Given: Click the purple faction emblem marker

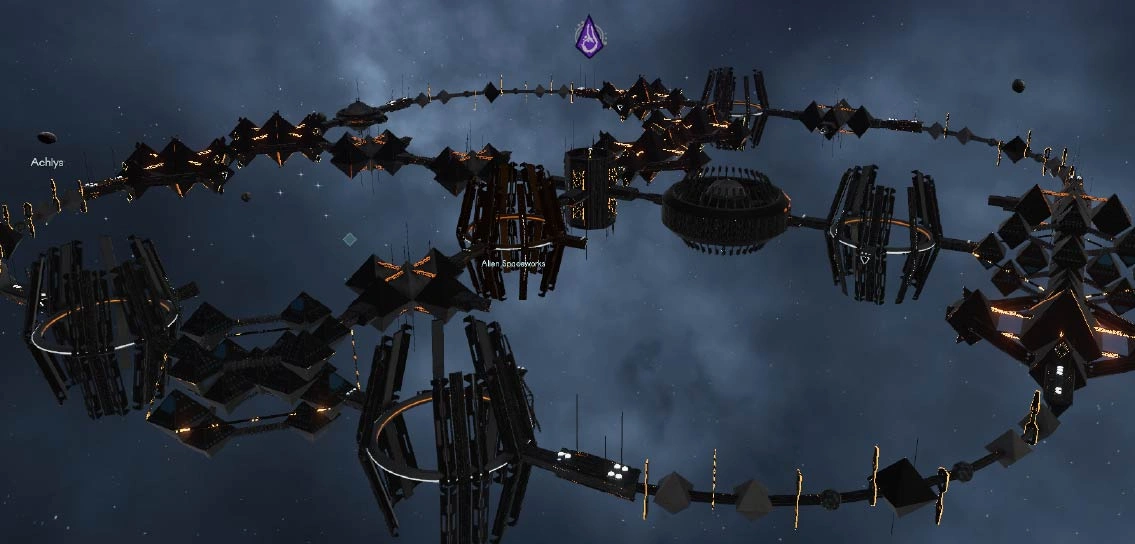Looking at the screenshot, I should [x=591, y=36].
